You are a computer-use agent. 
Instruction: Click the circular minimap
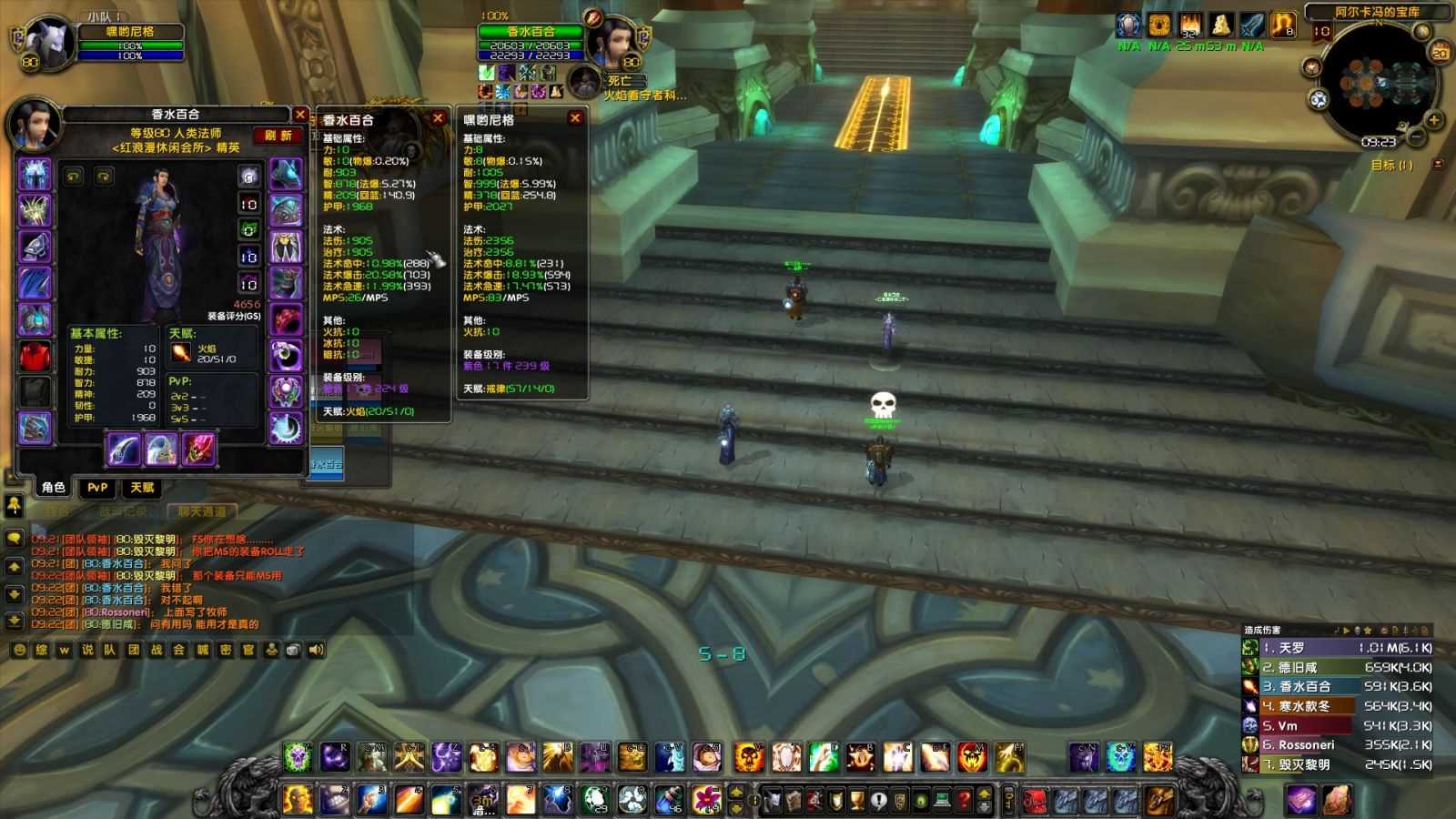[x=1376, y=84]
